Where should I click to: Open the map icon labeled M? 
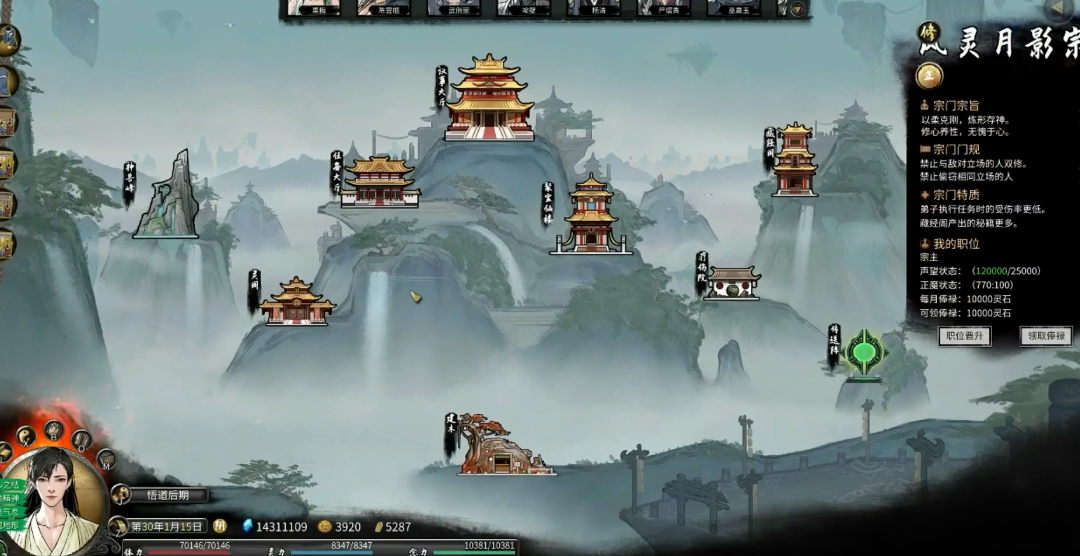[106, 460]
